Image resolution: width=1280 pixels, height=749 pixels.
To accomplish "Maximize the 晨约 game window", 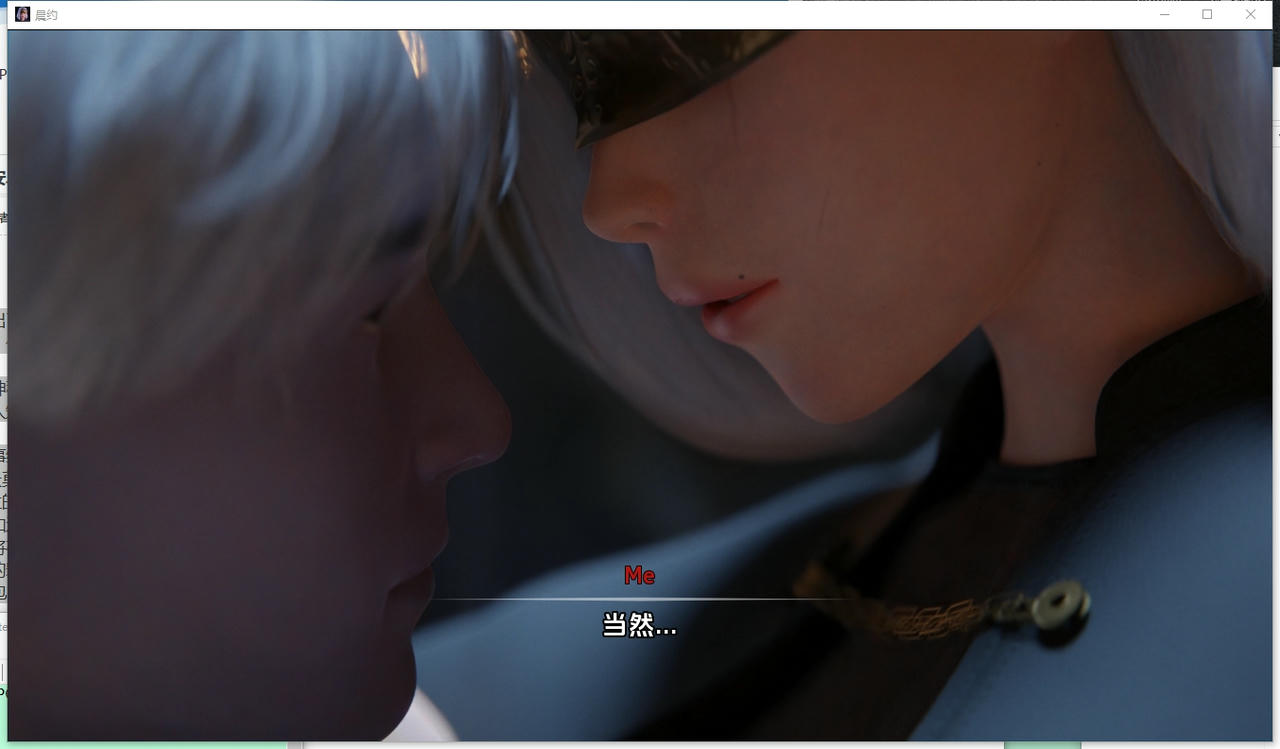I will (x=1207, y=14).
